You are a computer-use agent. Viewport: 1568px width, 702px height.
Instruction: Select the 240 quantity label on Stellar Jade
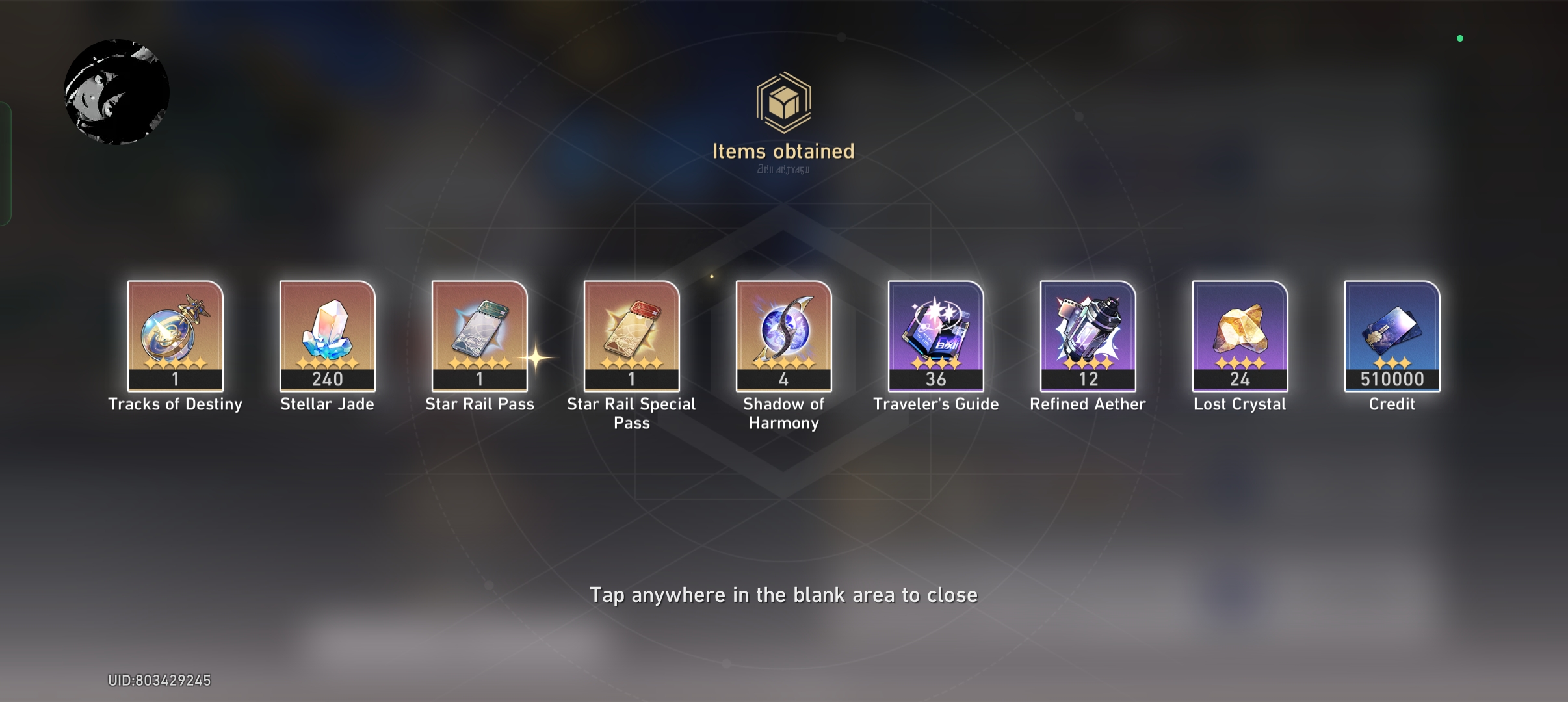[328, 379]
